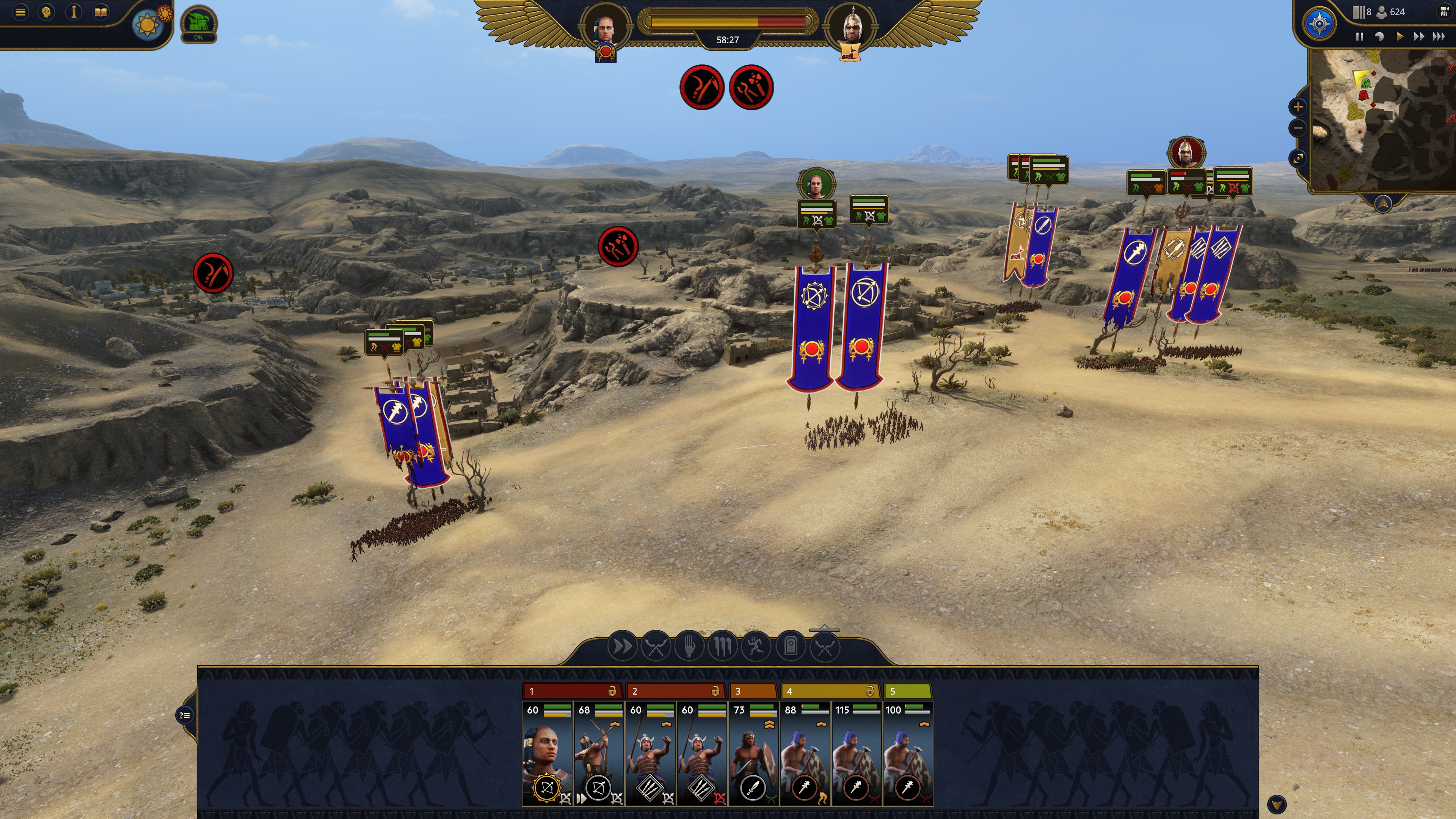Open the hamburger game menu

click(x=21, y=12)
